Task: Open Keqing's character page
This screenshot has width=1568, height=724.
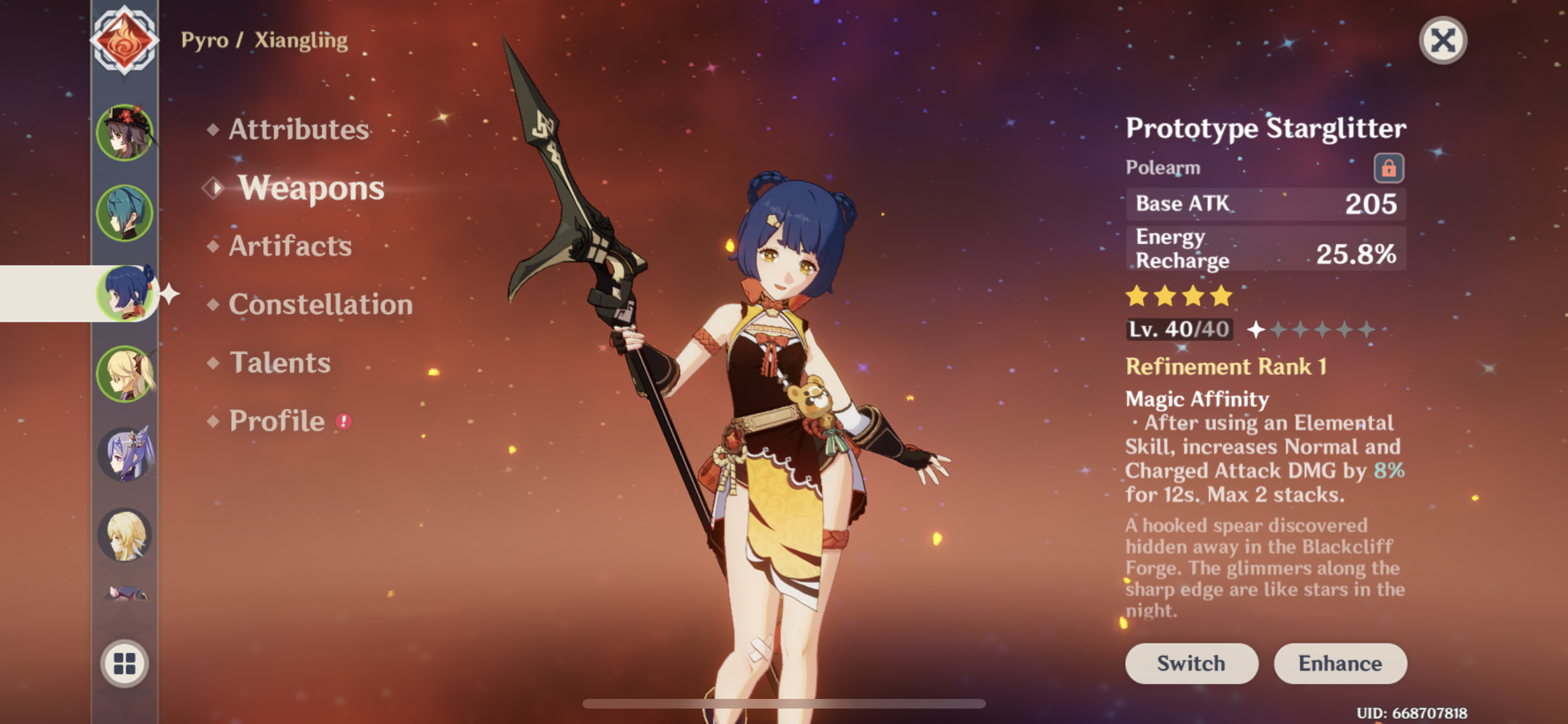Action: coord(126,455)
